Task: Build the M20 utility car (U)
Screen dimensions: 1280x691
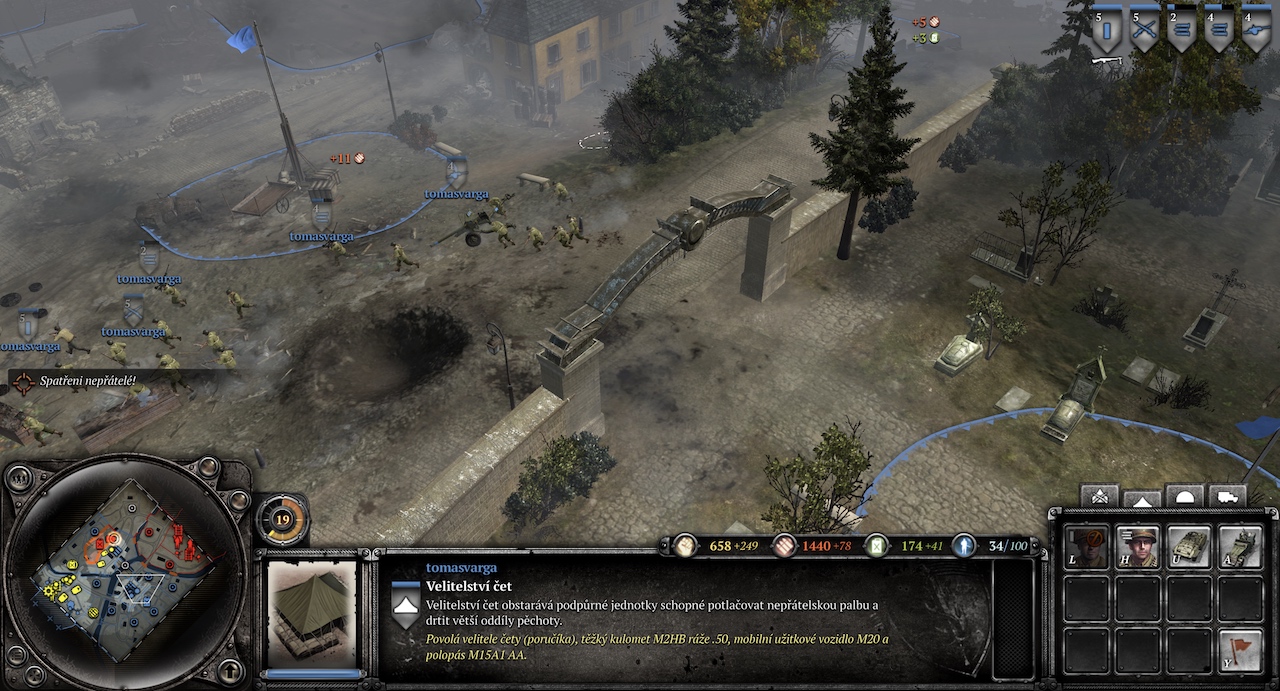Action: [x=1189, y=548]
